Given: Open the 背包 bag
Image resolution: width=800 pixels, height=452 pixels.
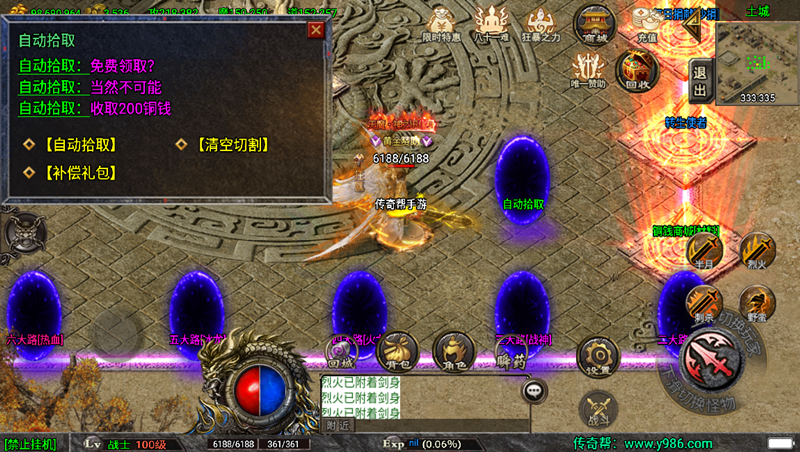Looking at the screenshot, I should click(398, 350).
